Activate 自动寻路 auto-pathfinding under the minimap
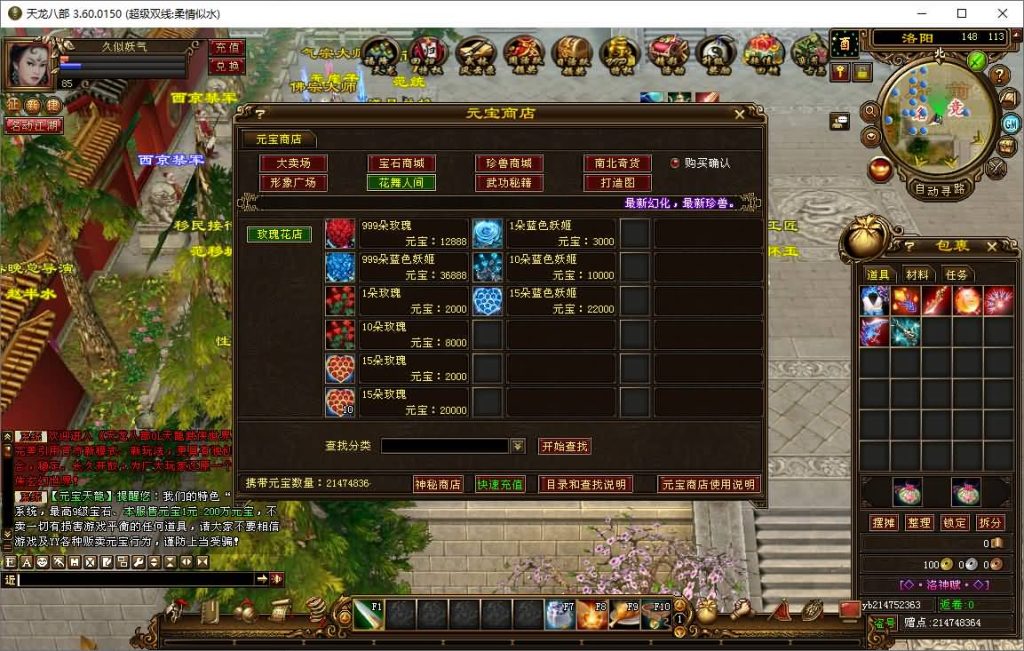The width and height of the screenshot is (1024, 651). pyautogui.click(x=940, y=188)
